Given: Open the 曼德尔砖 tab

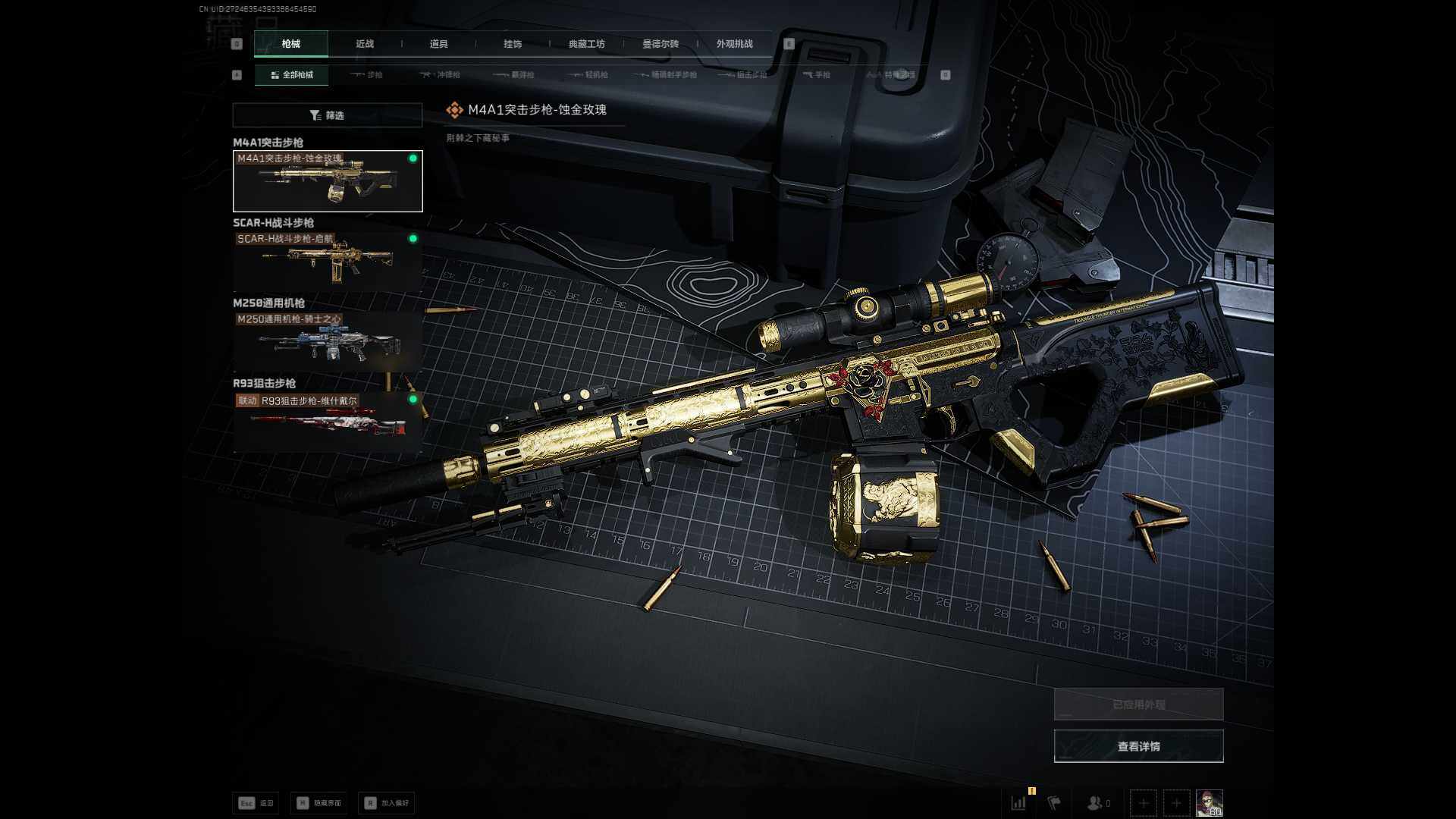Looking at the screenshot, I should (661, 44).
